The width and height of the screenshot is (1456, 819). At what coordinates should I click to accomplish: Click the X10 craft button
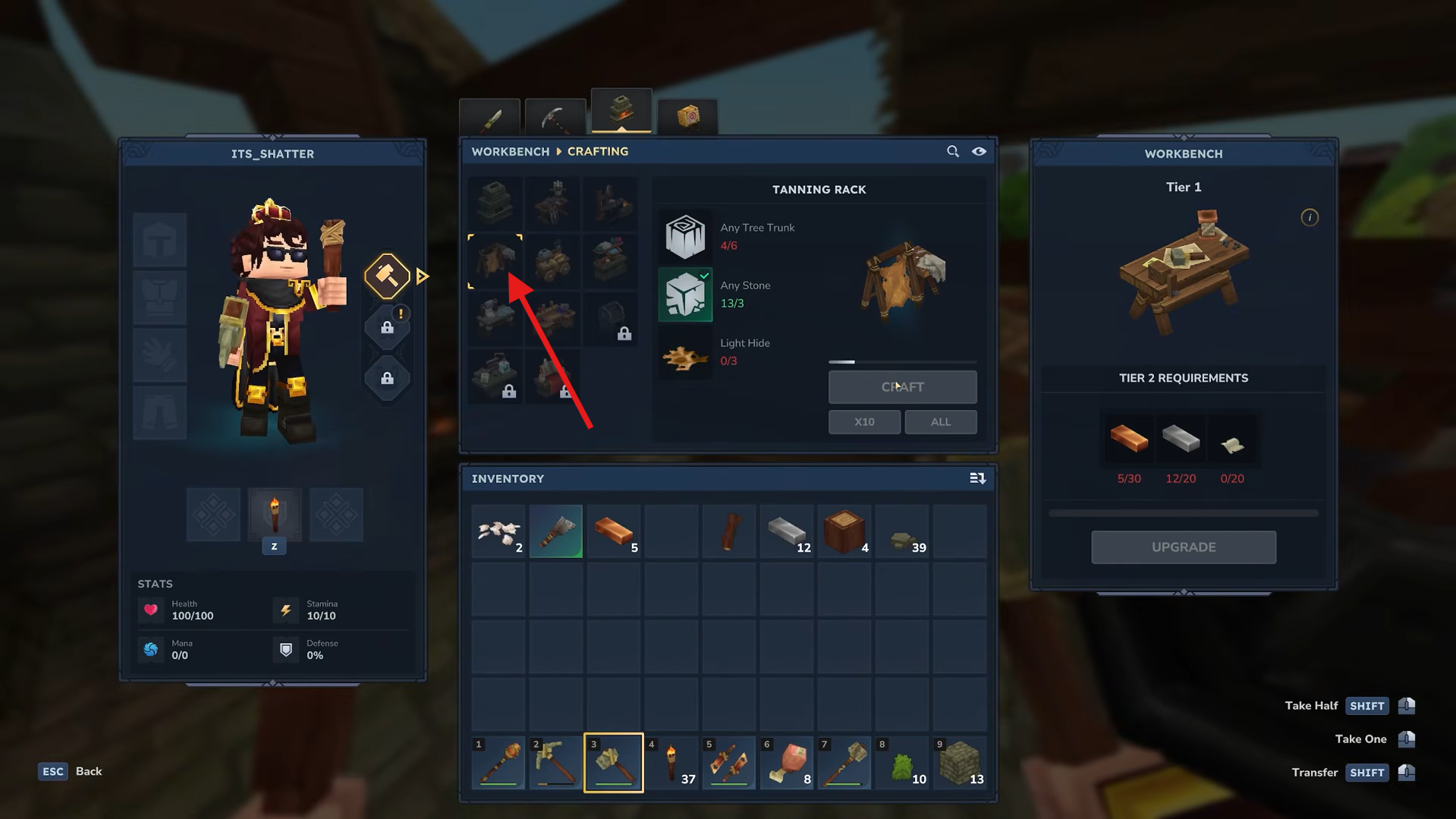click(864, 421)
